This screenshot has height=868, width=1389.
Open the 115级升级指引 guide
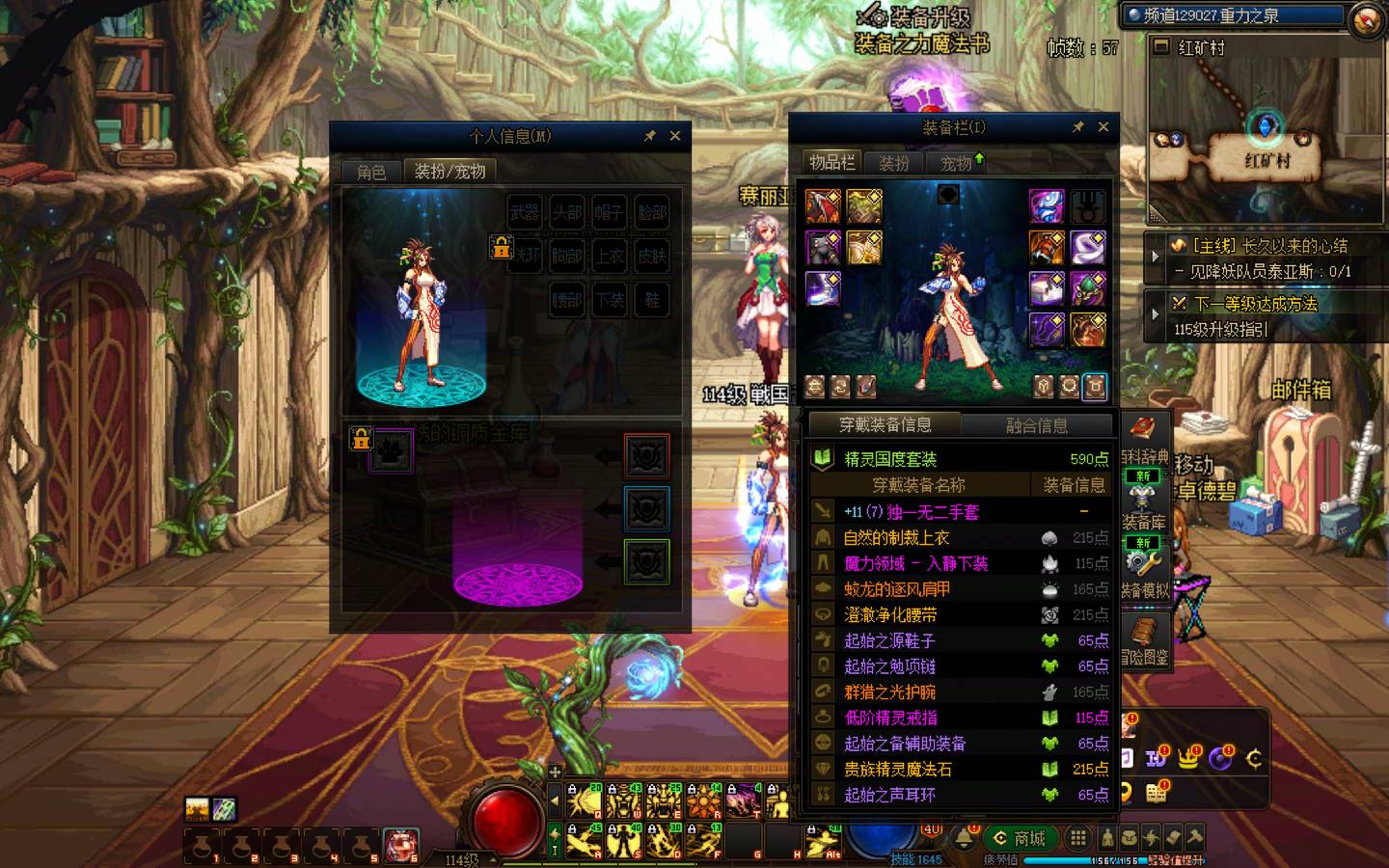click(x=1221, y=329)
